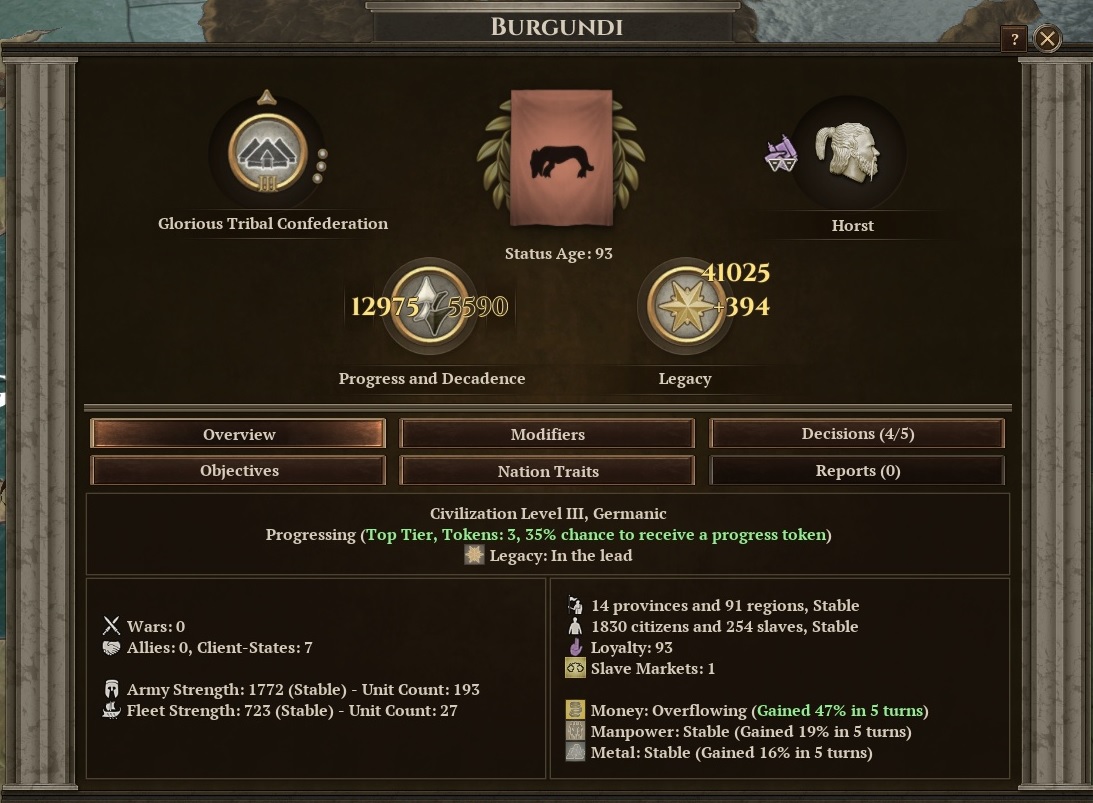The image size is (1093, 803).
Task: Open the Progress and Decadence medallion
Action: point(429,306)
